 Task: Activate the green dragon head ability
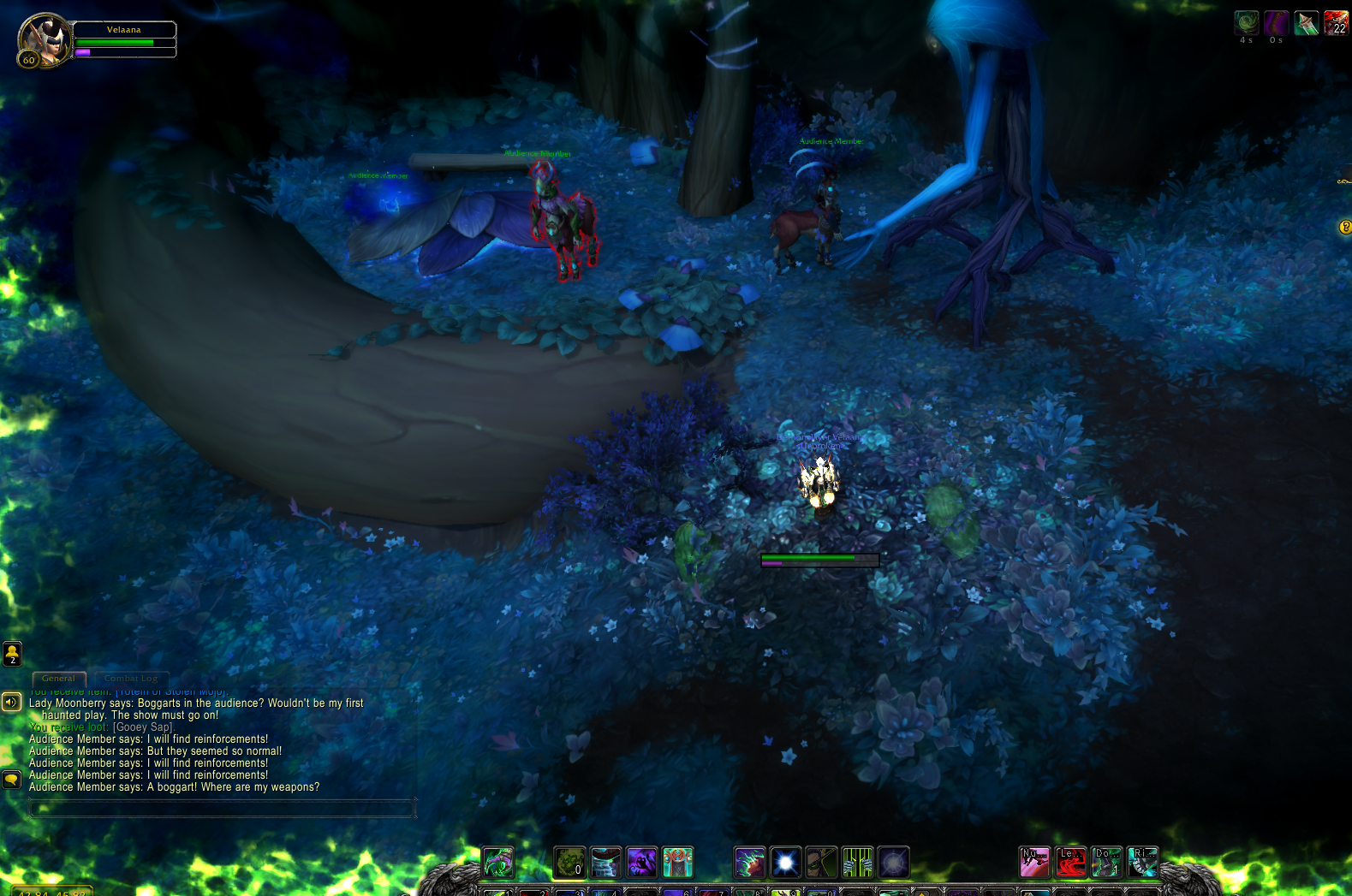pyautogui.click(x=497, y=863)
